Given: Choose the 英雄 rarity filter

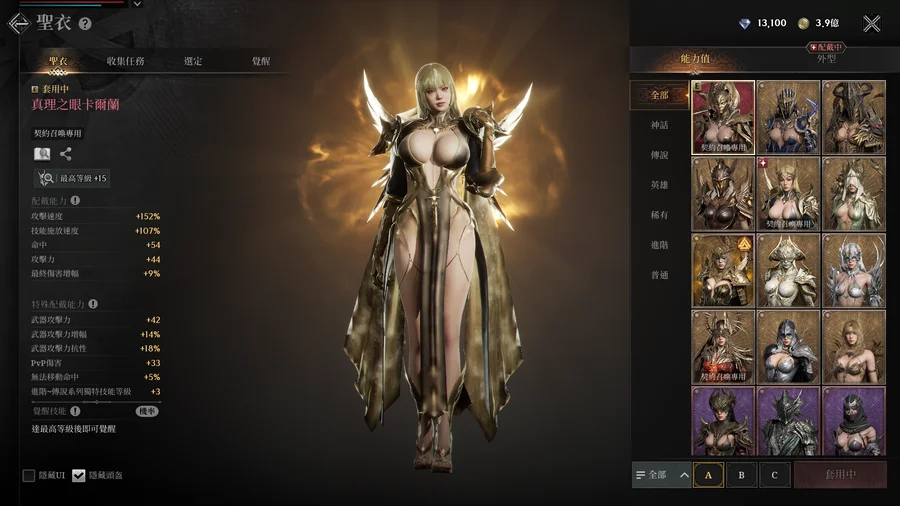Looking at the screenshot, I should click(x=659, y=185).
